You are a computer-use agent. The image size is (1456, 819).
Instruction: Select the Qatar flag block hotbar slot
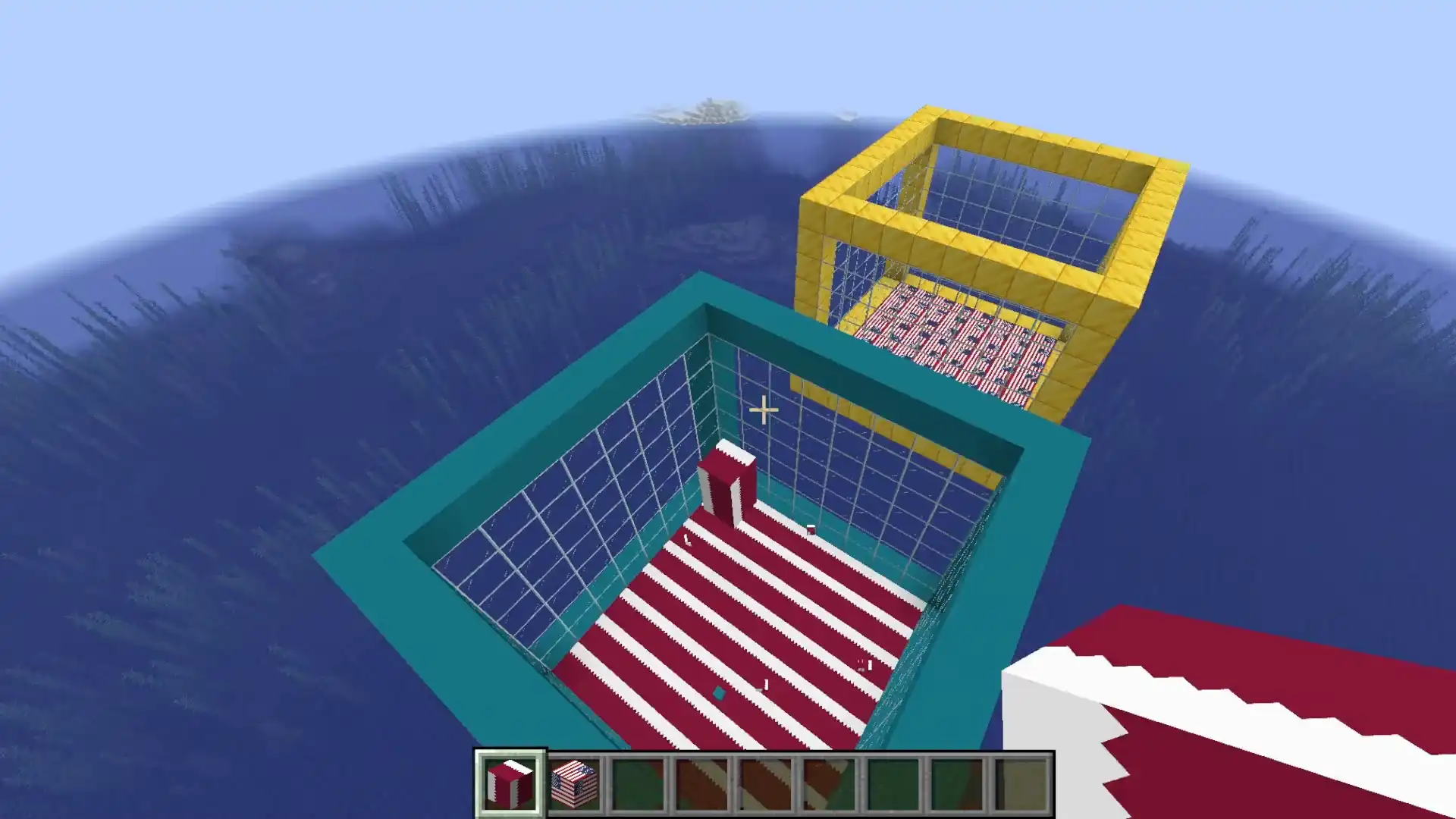(x=510, y=784)
